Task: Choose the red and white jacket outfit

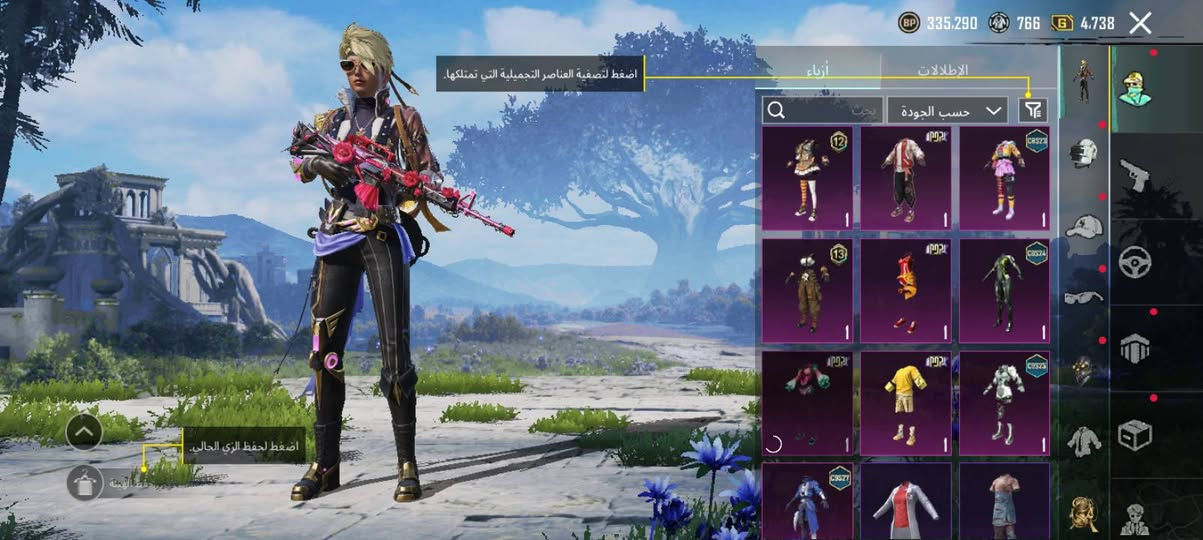Action: pos(906,178)
